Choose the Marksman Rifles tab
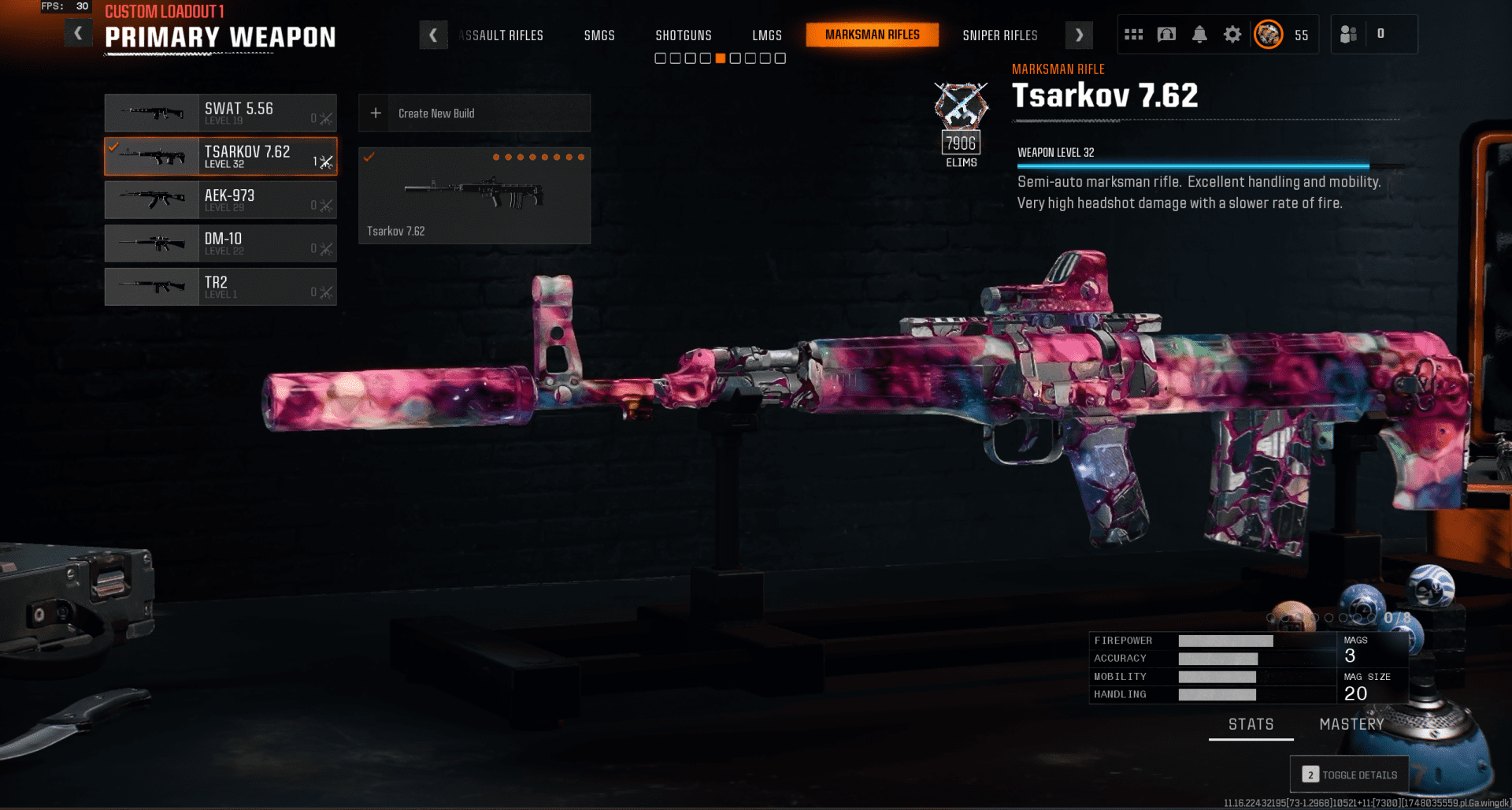 click(x=872, y=35)
